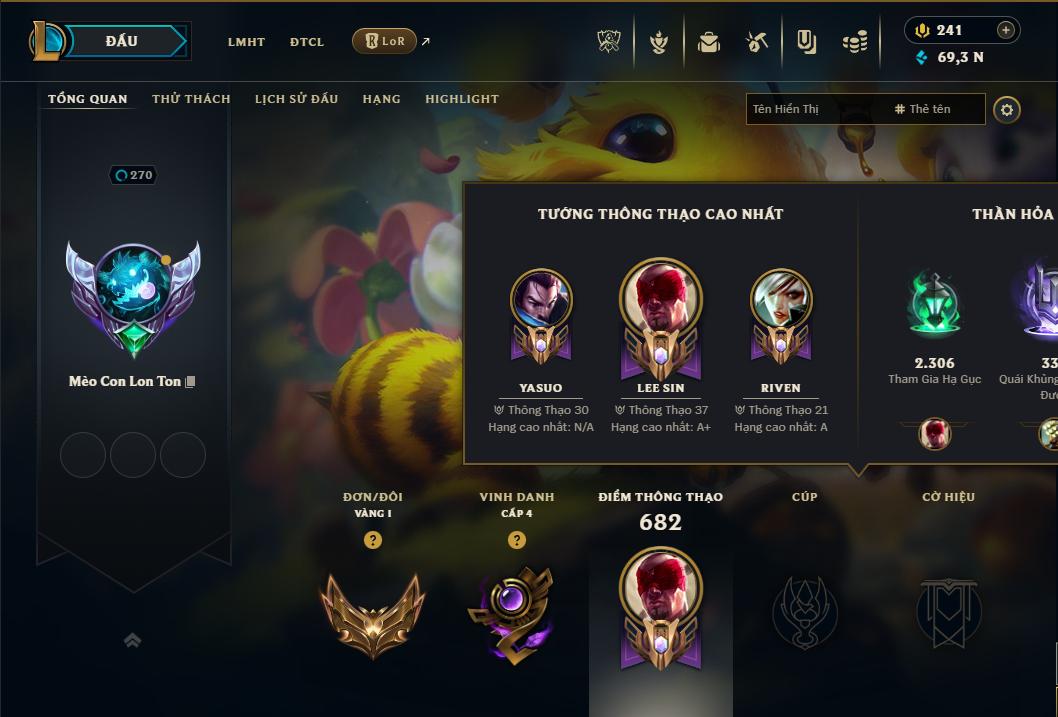This screenshot has width=1058, height=717.
Task: Open the Đơn/Đôi Vàng I rank emblem
Action: [372, 612]
